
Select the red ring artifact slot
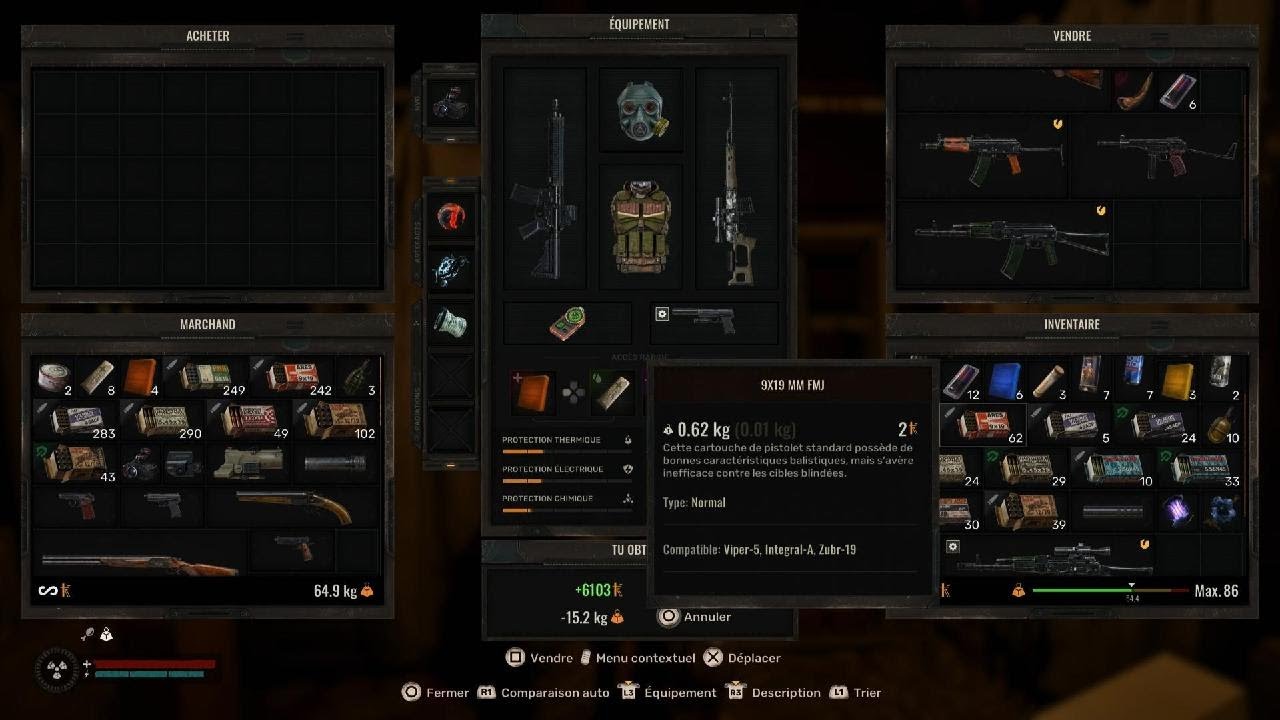tap(450, 216)
